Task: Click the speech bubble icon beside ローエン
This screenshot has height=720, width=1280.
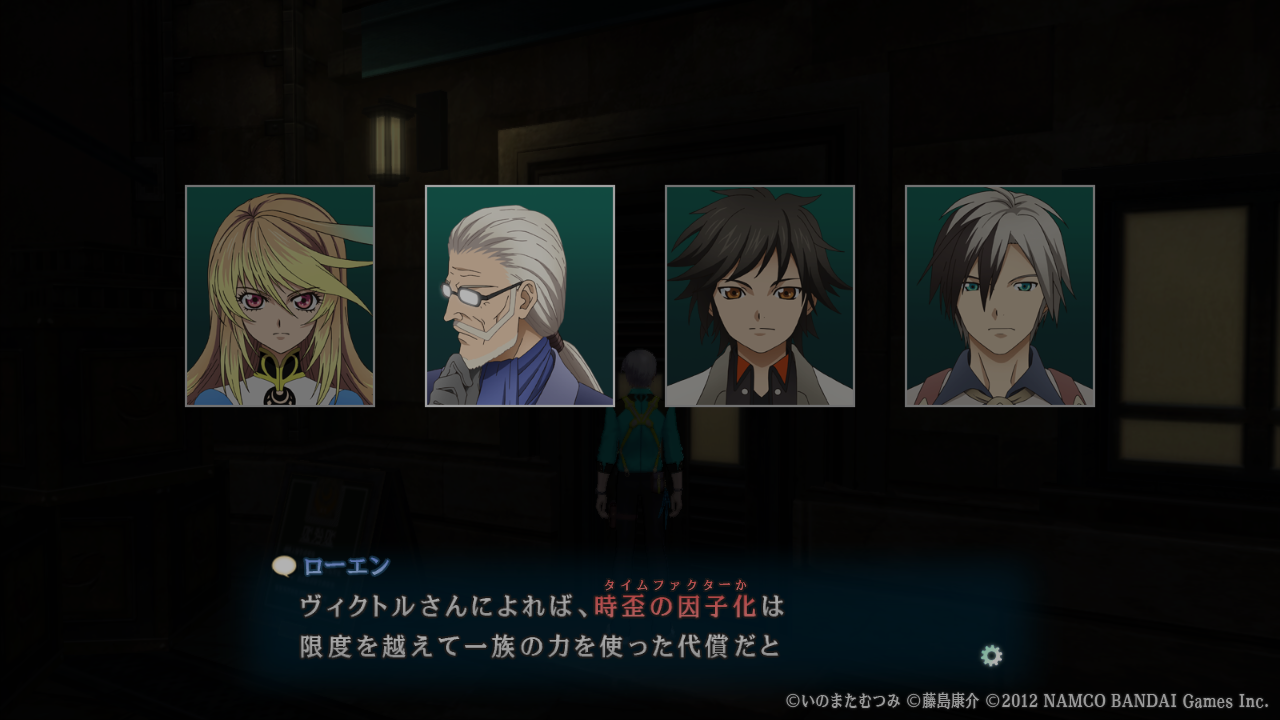Action: (284, 566)
